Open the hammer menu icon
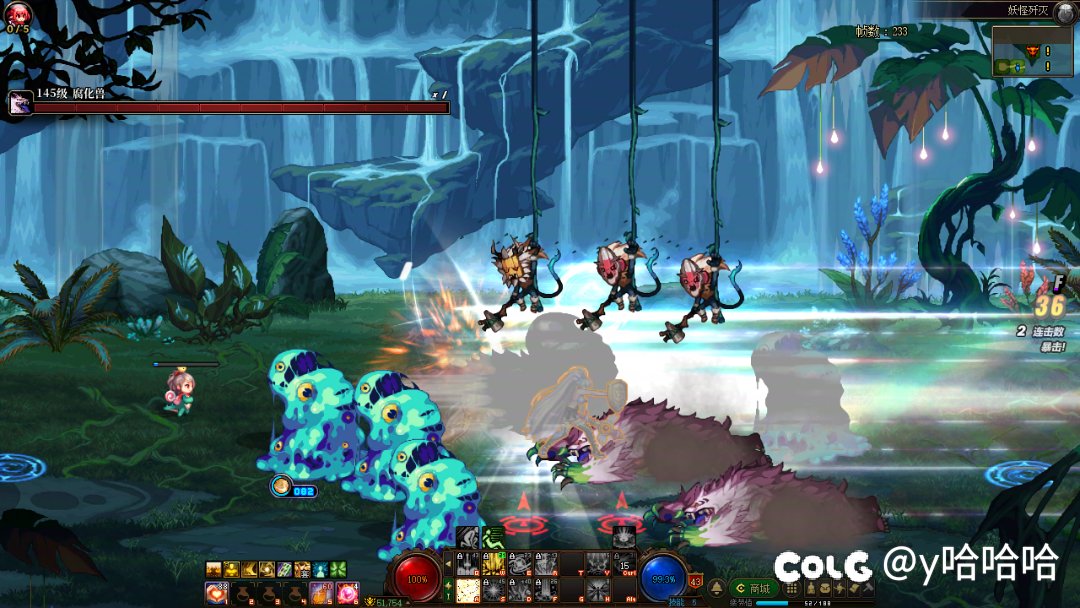Image resolution: width=1080 pixels, height=608 pixels. pyautogui.click(x=866, y=589)
